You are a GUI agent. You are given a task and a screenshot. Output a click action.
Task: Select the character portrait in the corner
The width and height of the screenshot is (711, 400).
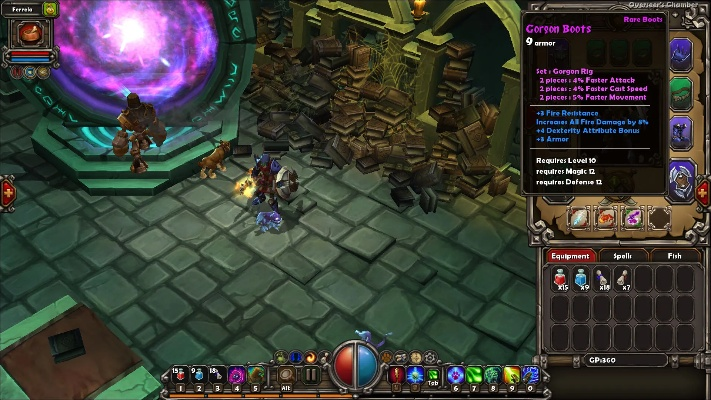point(23,33)
